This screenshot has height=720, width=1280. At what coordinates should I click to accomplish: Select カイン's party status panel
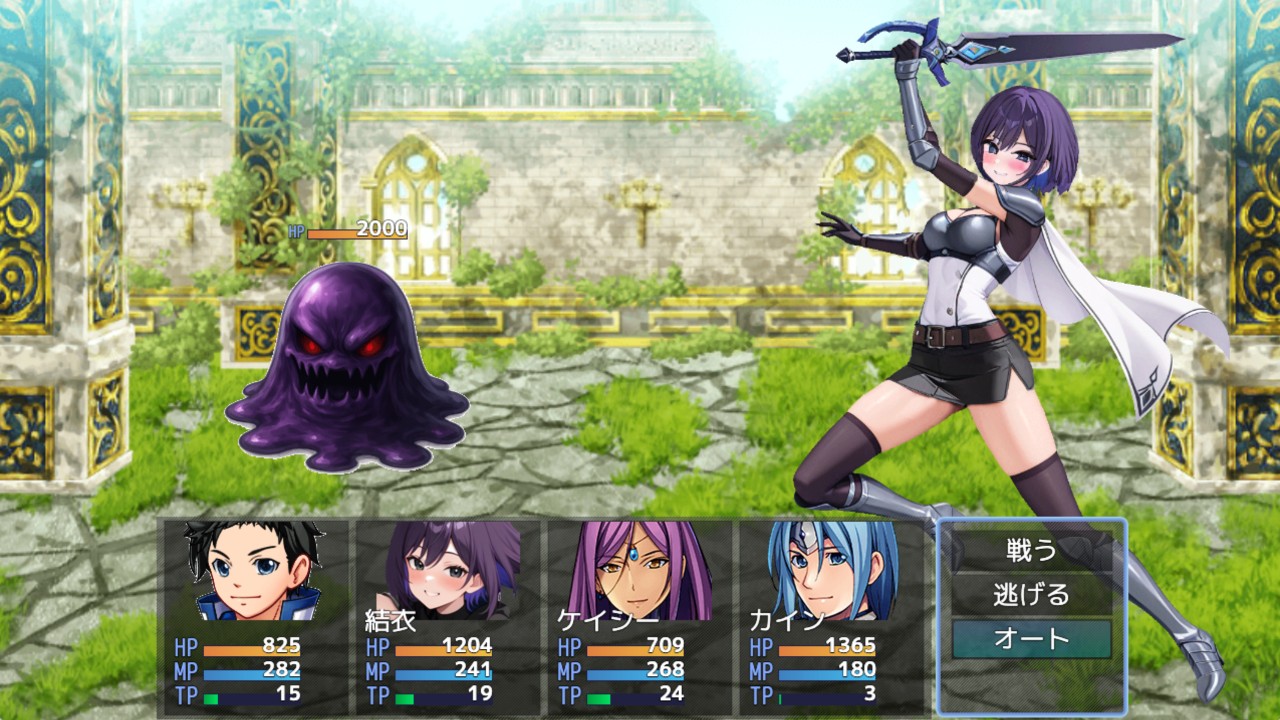click(829, 615)
